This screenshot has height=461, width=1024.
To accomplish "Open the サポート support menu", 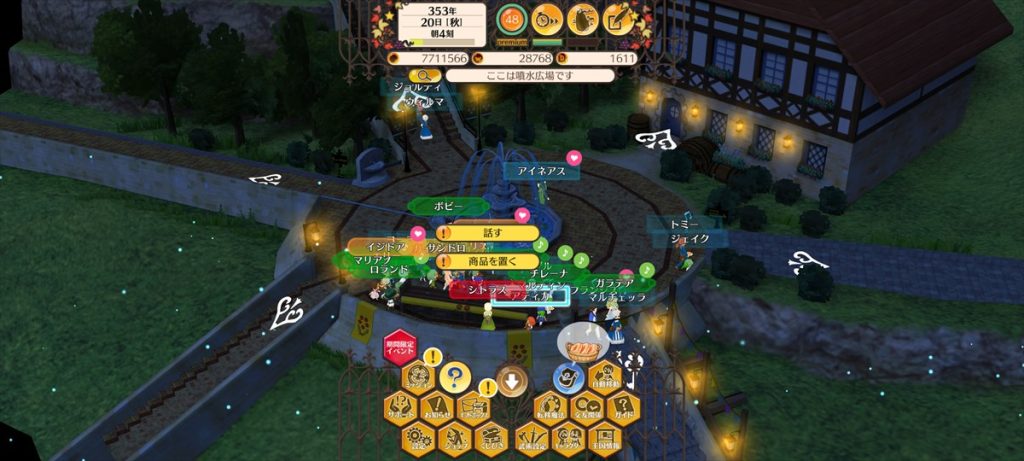I will [400, 406].
